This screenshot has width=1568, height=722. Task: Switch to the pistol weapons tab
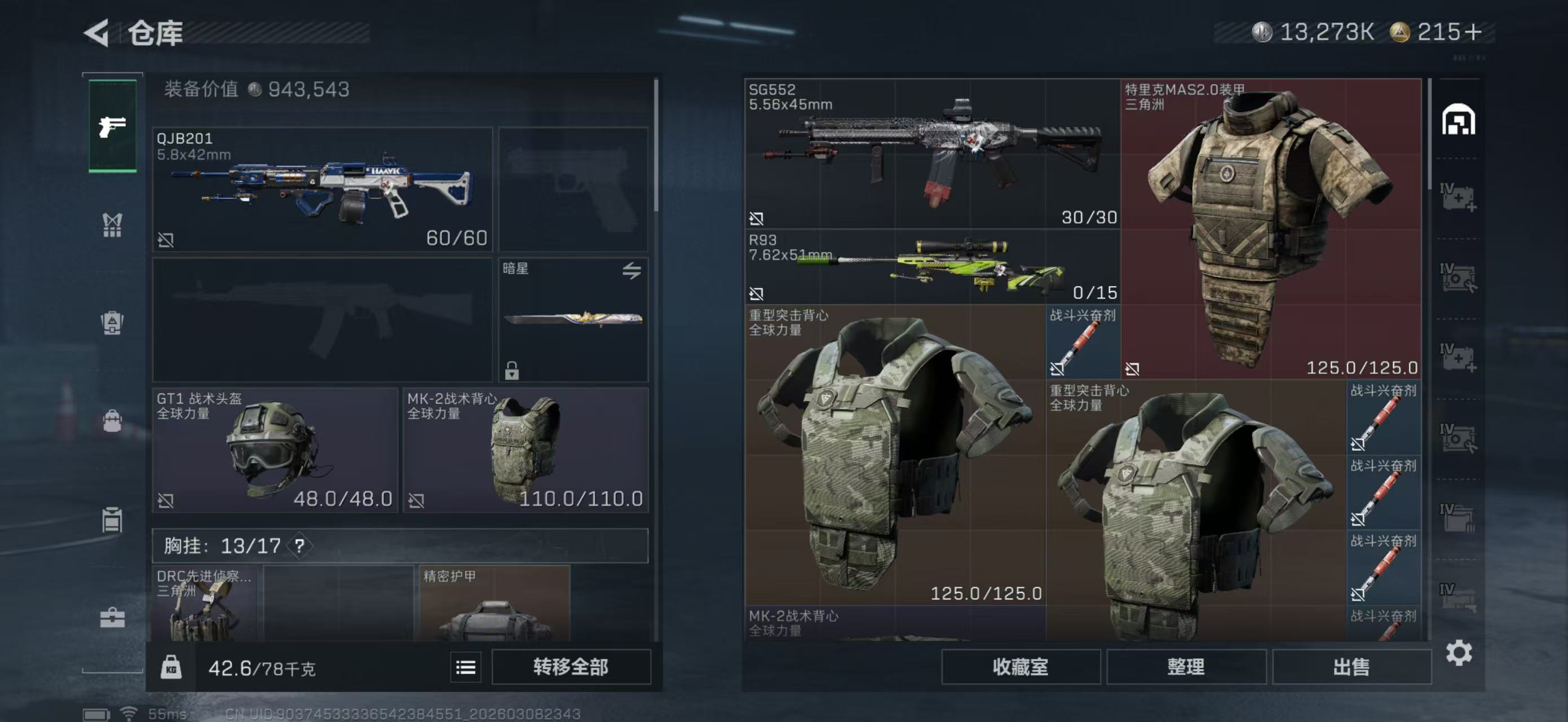click(113, 126)
